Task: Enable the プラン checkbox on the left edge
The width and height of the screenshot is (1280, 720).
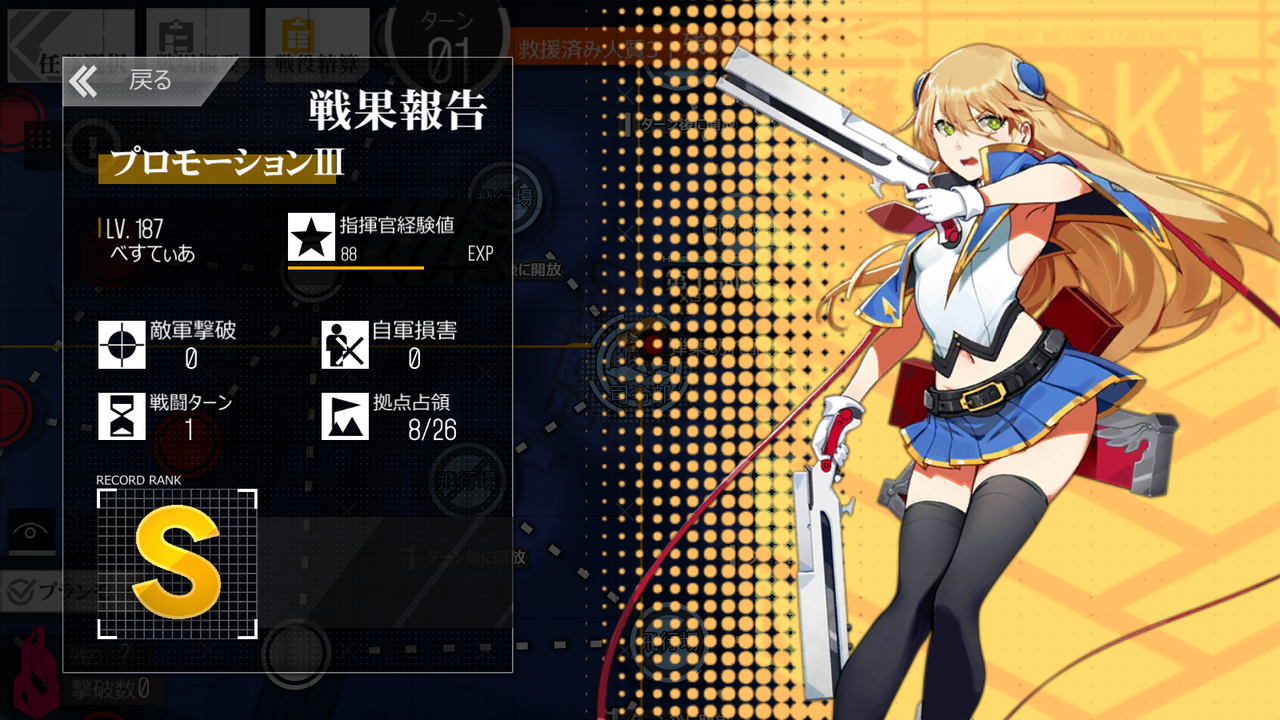Action: click(x=18, y=591)
